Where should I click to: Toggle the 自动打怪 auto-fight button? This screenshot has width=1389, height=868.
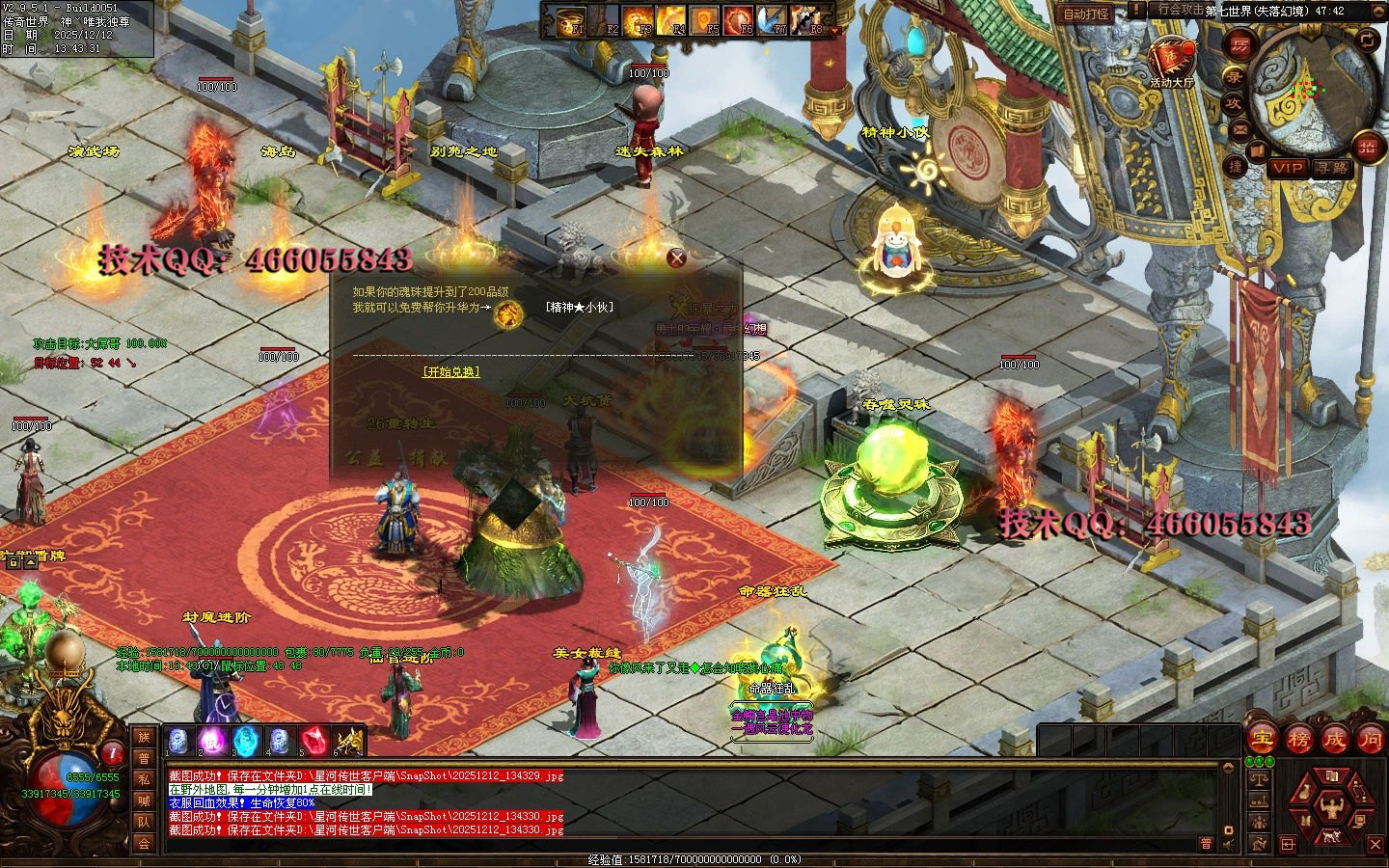(x=1085, y=14)
